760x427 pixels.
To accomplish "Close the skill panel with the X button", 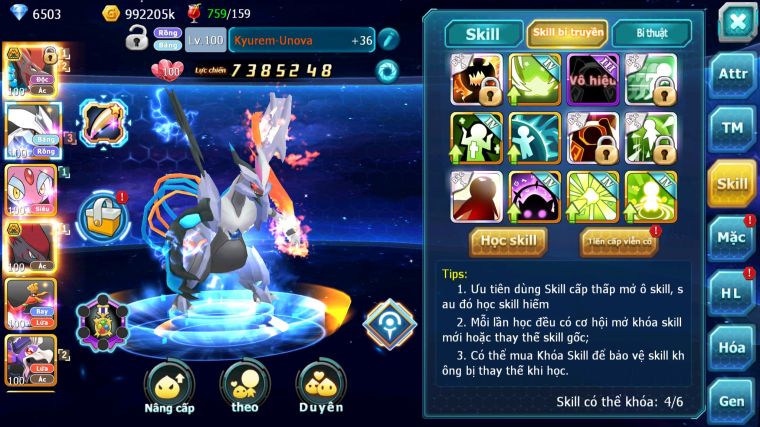I will tap(736, 21).
